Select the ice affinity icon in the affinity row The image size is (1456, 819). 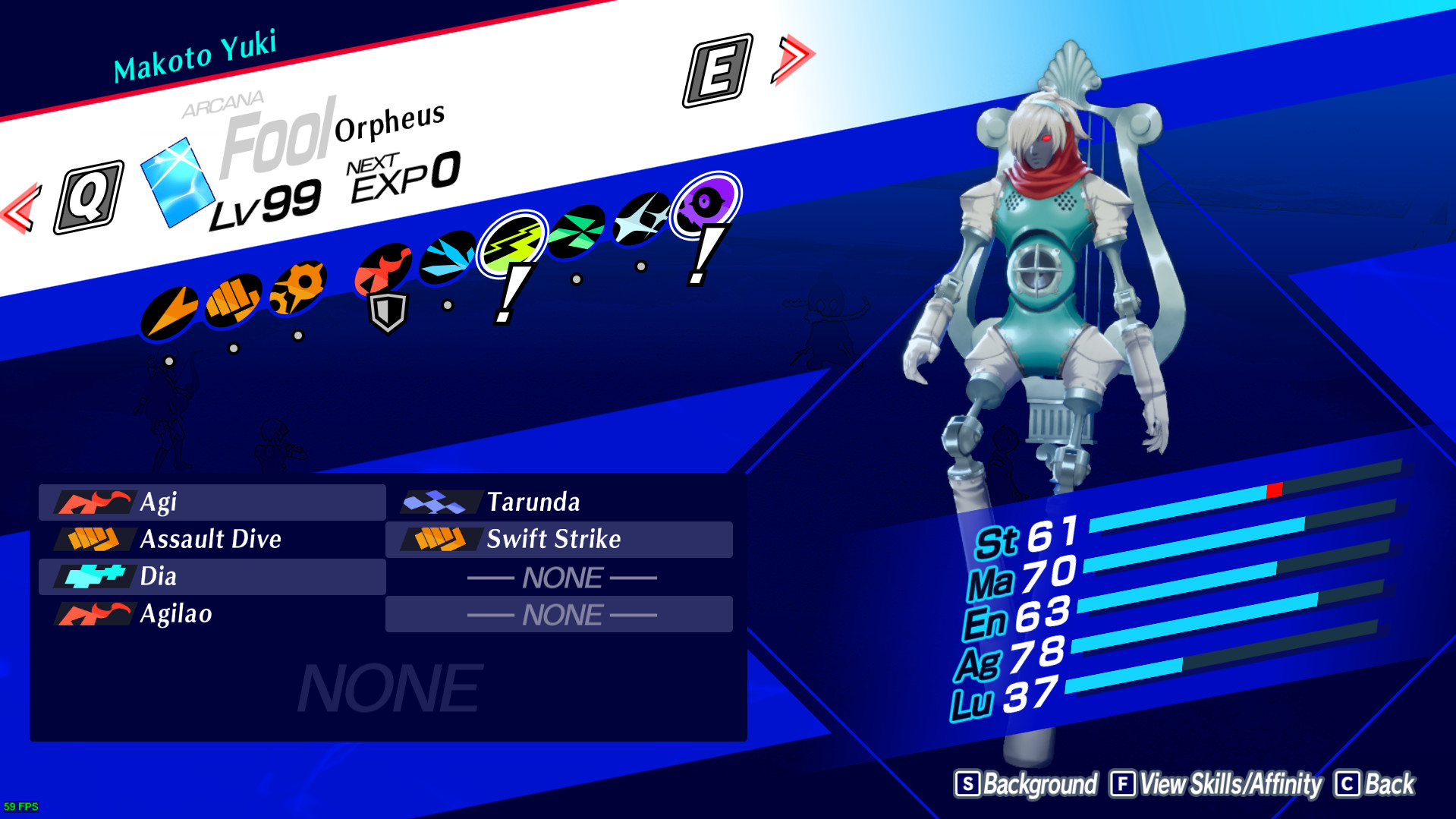coord(447,257)
